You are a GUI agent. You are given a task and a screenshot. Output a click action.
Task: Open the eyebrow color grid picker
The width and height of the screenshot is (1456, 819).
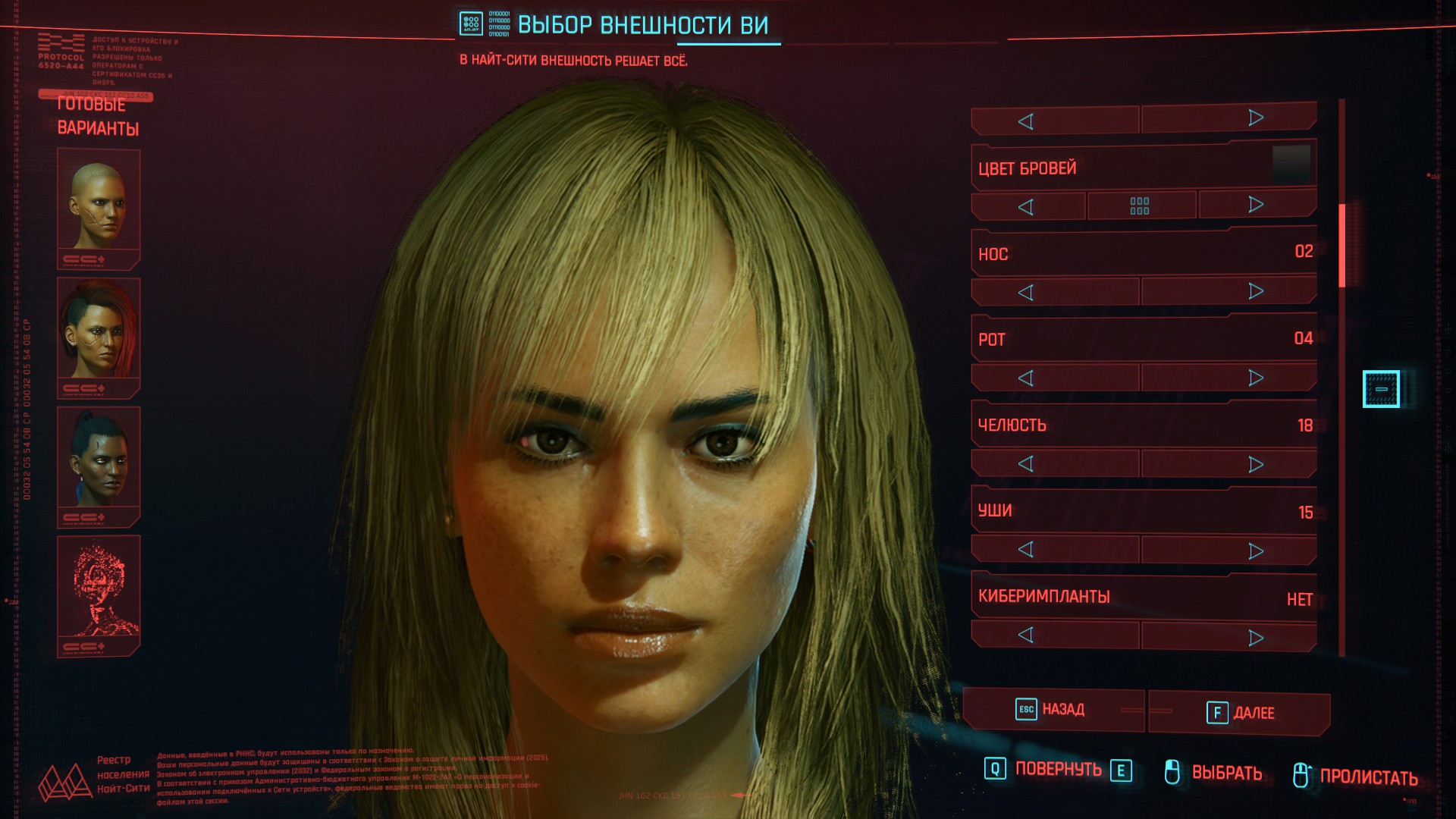(1140, 206)
